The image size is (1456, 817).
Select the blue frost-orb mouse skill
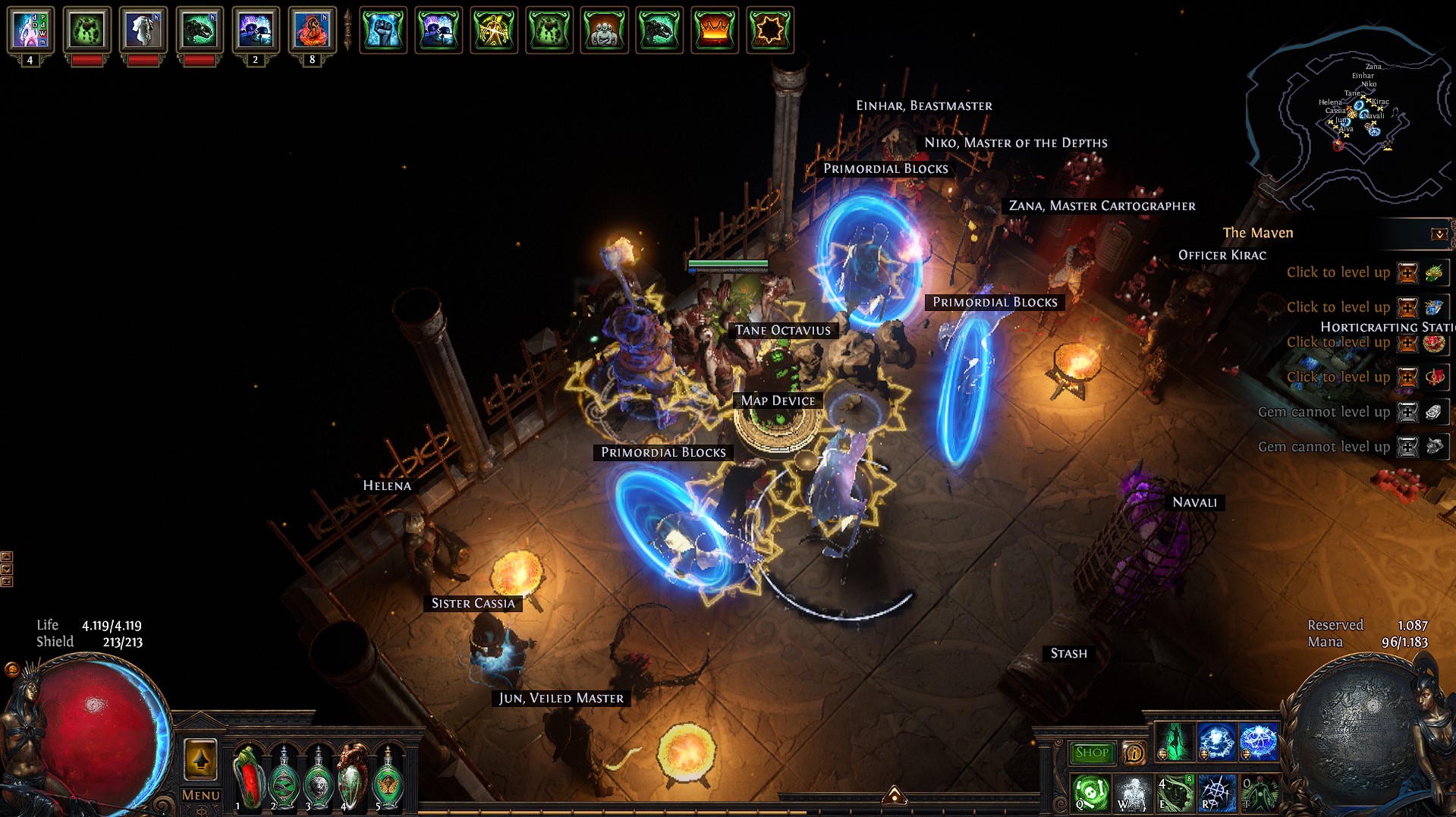tap(1217, 741)
